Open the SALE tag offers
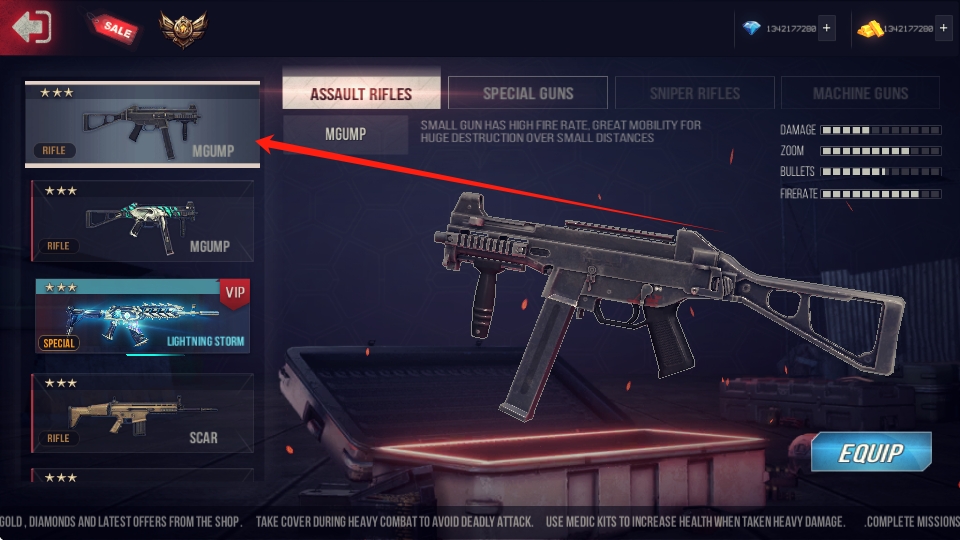960x540 pixels. pos(112,28)
